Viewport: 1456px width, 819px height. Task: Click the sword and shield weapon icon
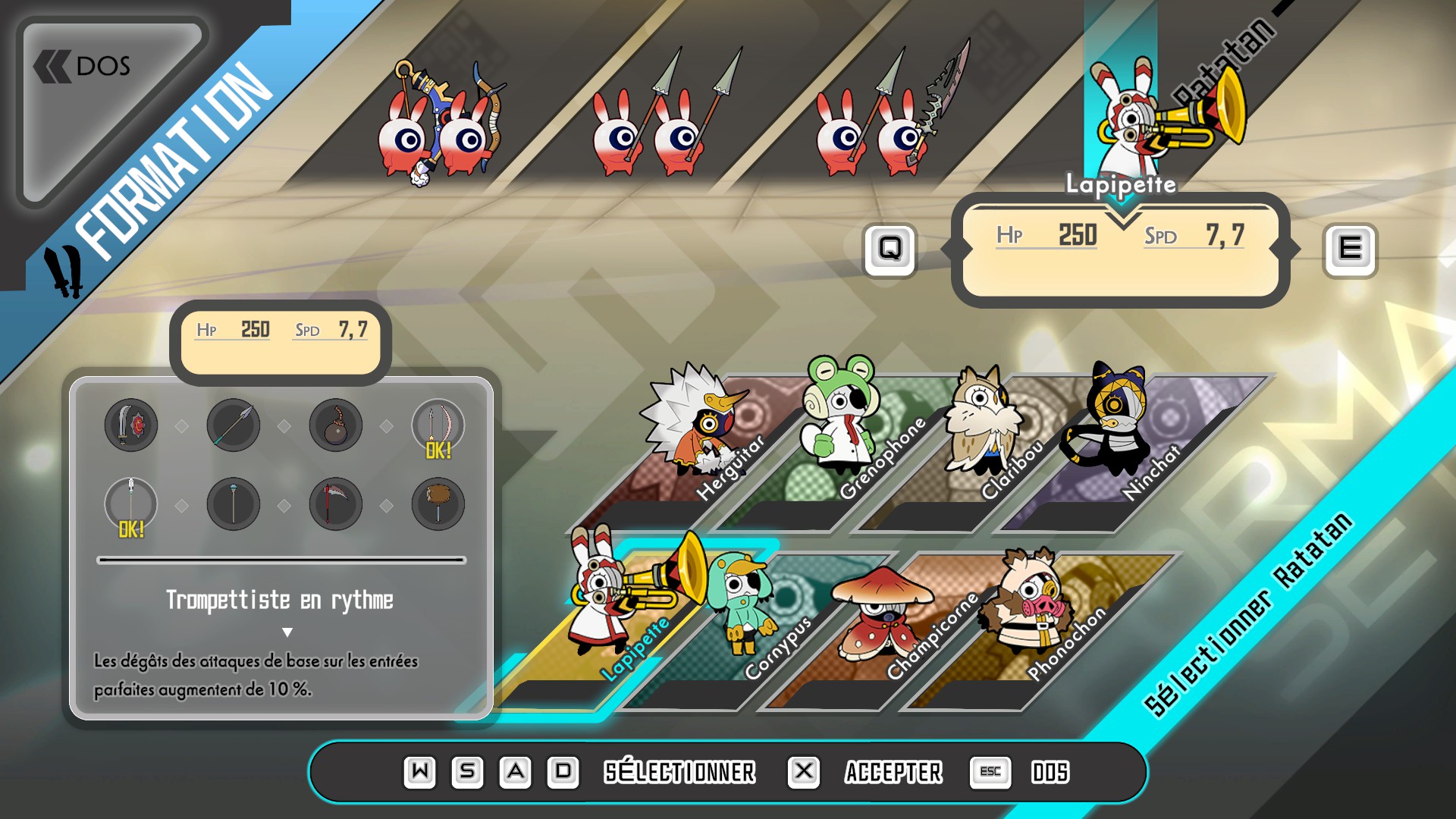[131, 425]
